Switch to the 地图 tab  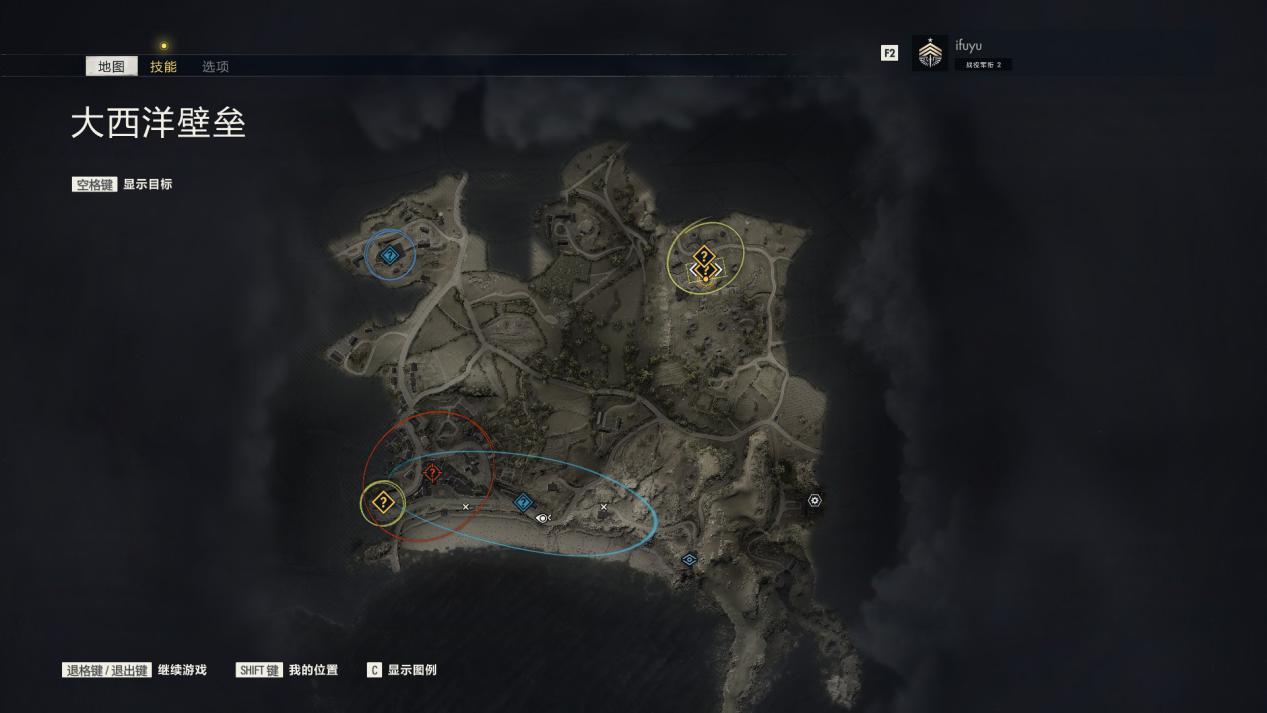pyautogui.click(x=111, y=67)
